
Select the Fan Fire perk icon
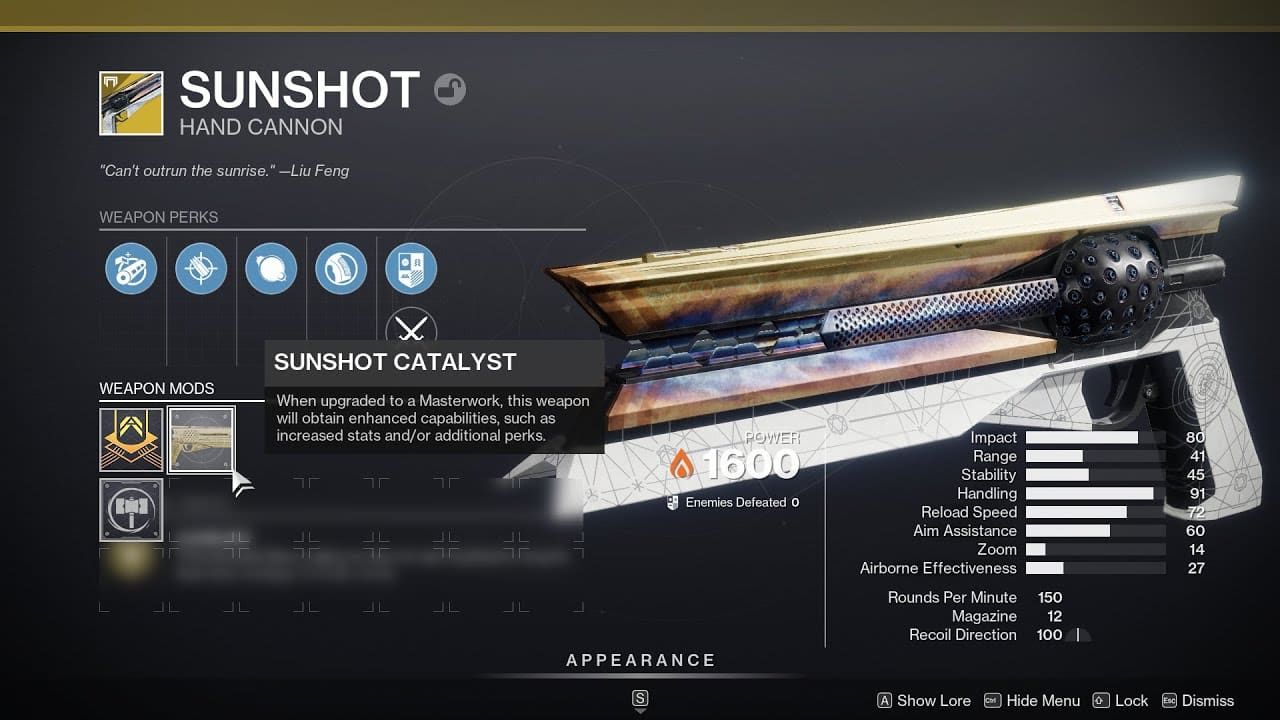412,268
